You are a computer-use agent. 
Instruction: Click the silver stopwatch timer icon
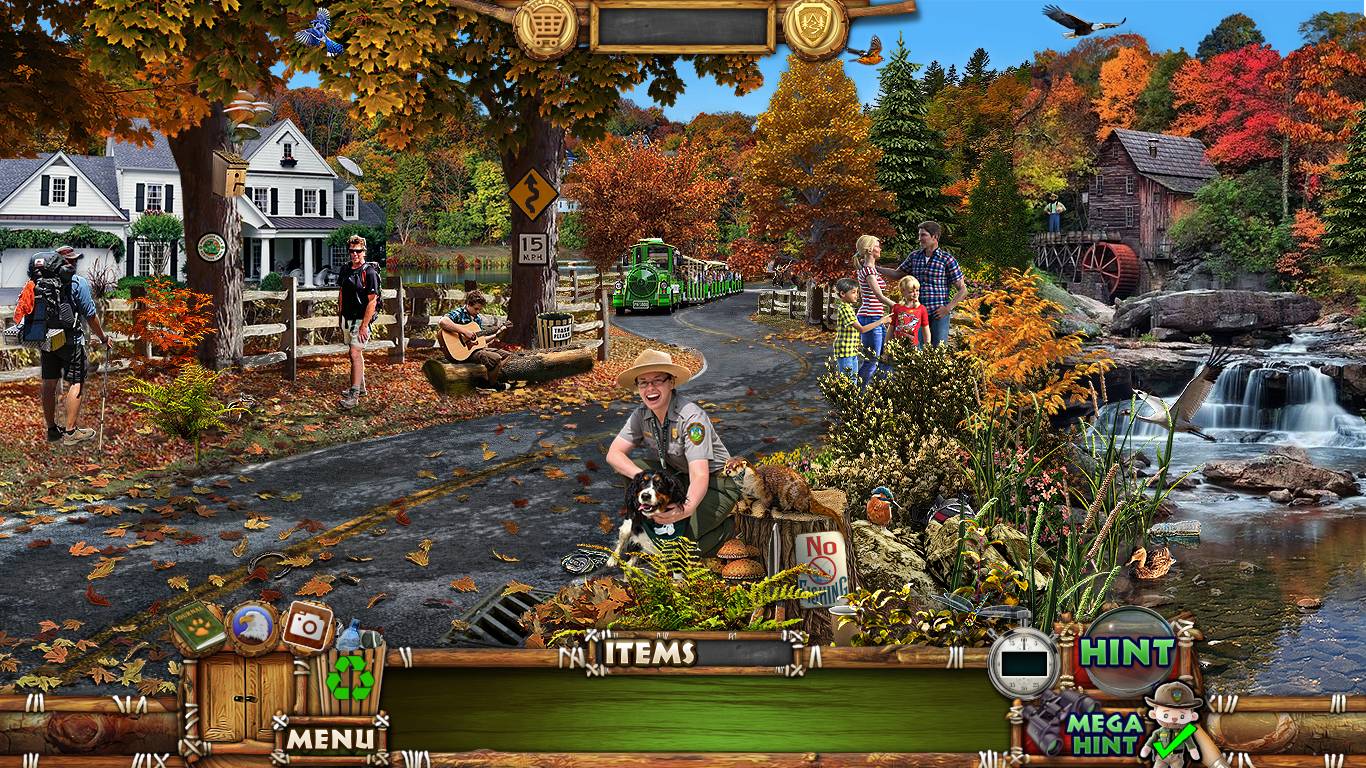click(1023, 662)
